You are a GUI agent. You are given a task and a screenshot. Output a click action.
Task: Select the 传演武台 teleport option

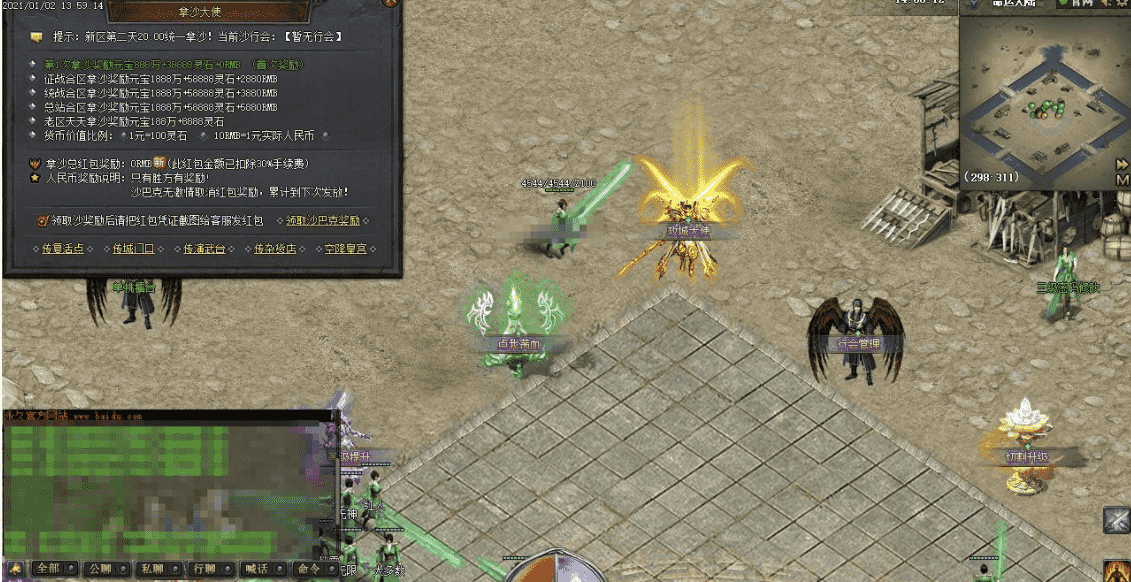click(x=204, y=248)
